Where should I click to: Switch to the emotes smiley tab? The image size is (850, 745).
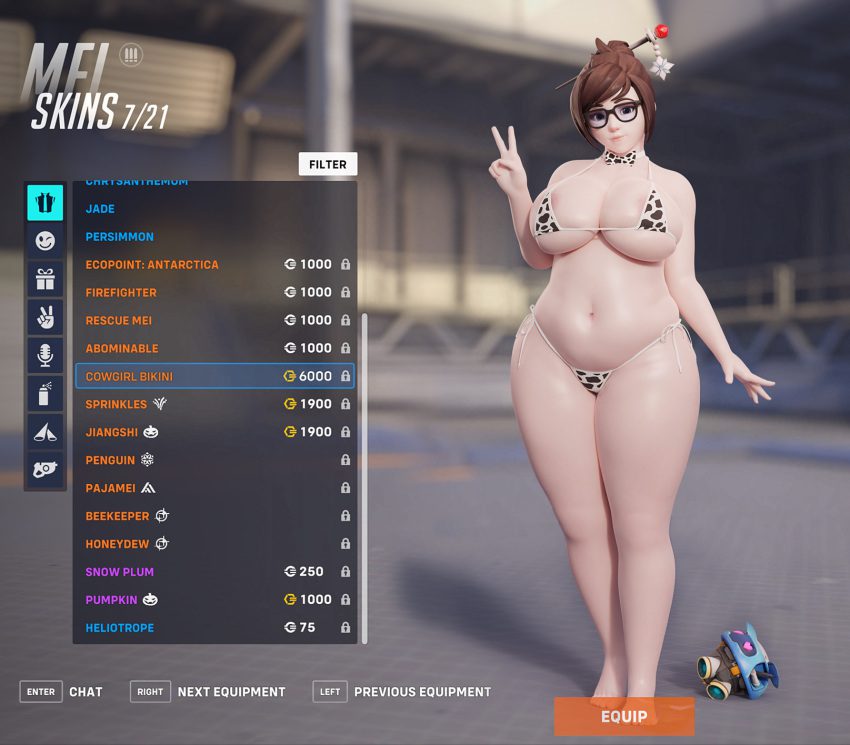click(45, 241)
